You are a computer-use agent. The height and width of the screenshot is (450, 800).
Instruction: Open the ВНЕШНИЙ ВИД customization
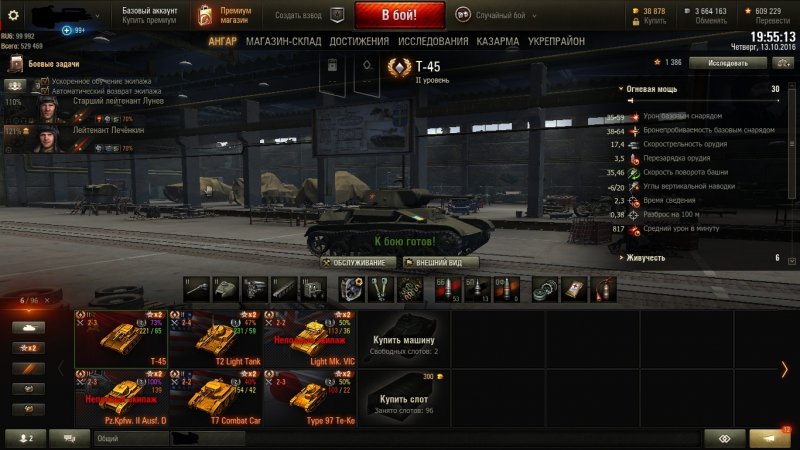[438, 262]
